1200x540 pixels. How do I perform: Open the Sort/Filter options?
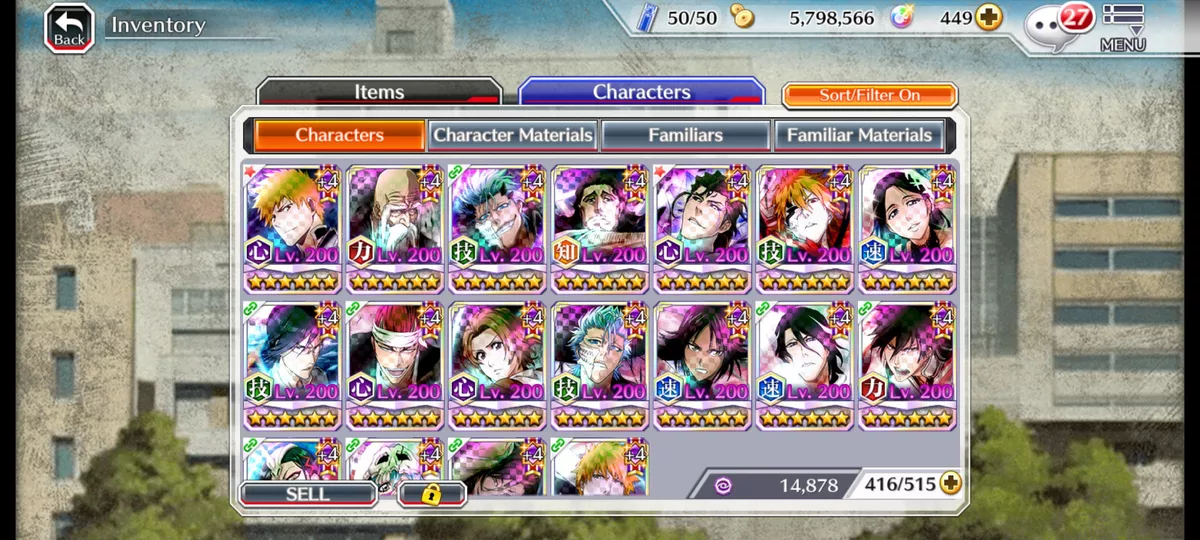pyautogui.click(x=869, y=95)
